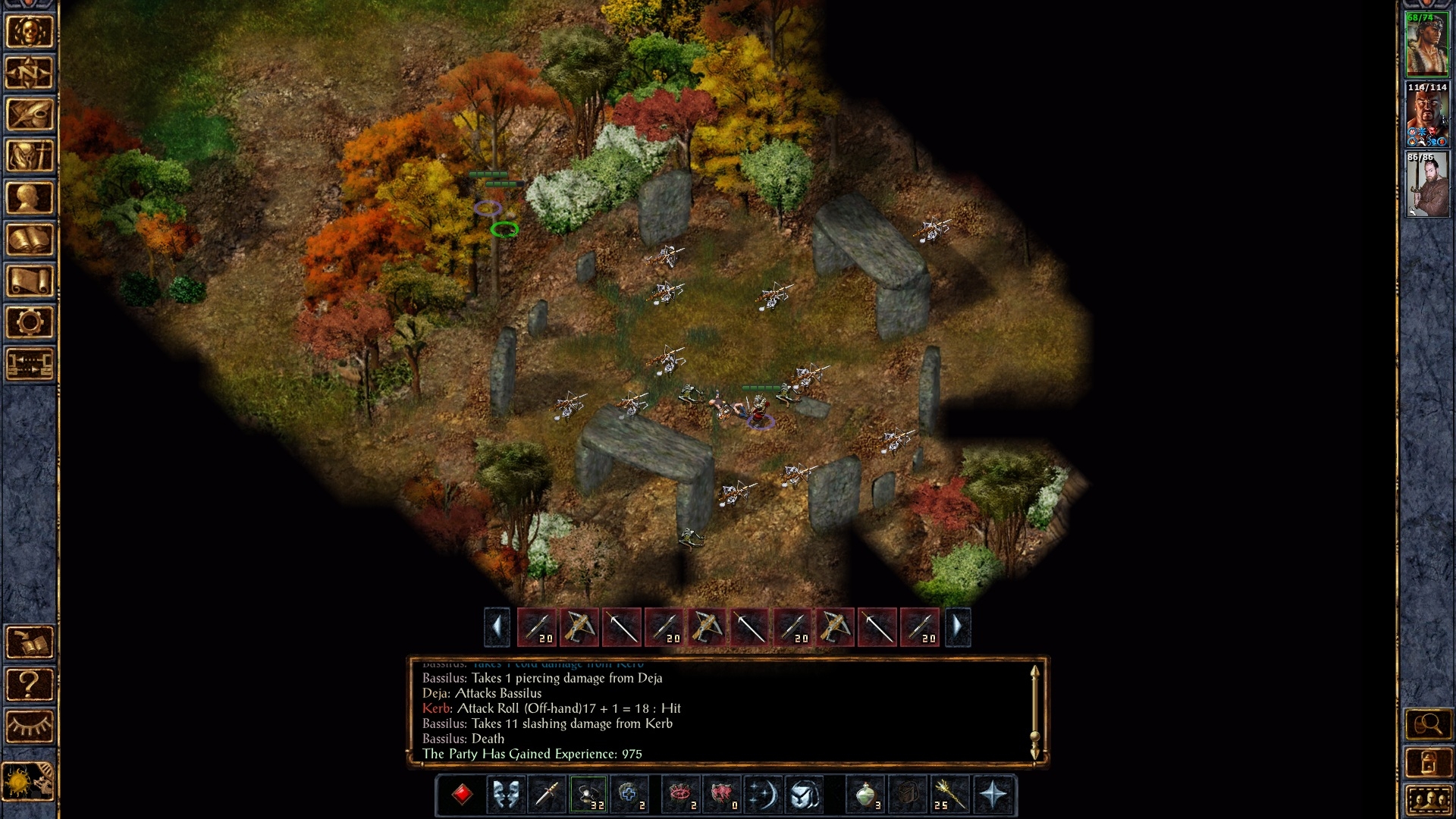Select the bearded character portrait
The height and width of the screenshot is (819, 1456).
click(1426, 184)
